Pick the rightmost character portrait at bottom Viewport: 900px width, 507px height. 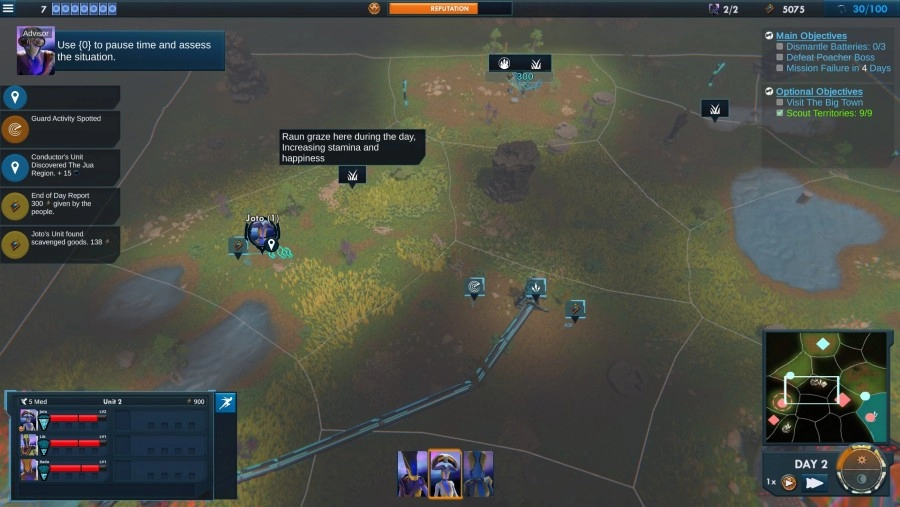click(x=478, y=473)
